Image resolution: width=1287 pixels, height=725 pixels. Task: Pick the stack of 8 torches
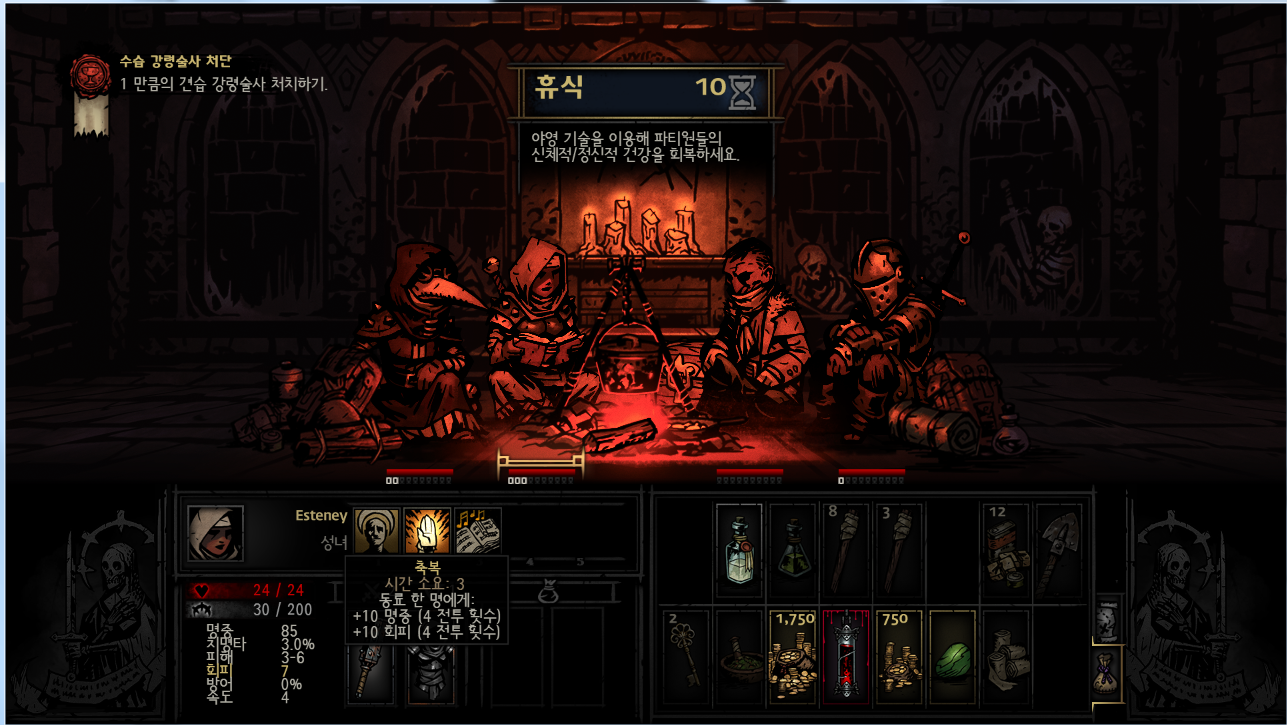click(x=846, y=550)
